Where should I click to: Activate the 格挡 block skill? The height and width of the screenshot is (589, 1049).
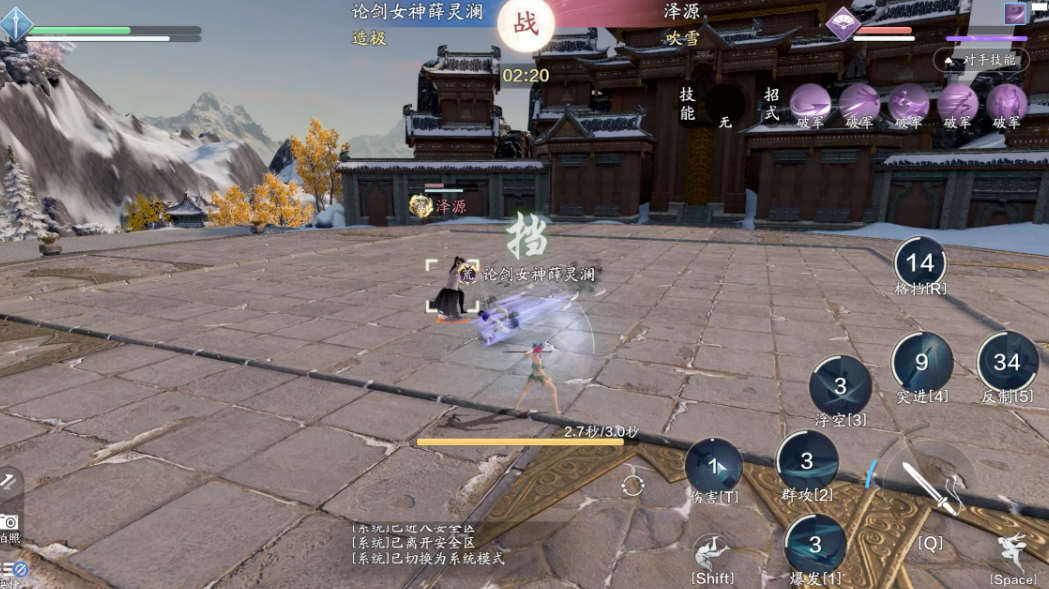[920, 263]
